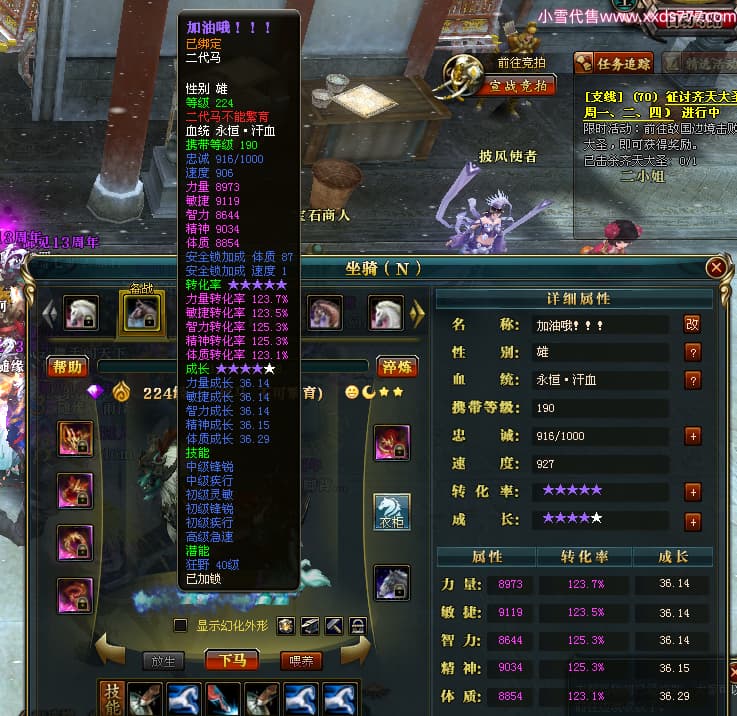Select the 备战 highlighted mount slot

tap(139, 313)
